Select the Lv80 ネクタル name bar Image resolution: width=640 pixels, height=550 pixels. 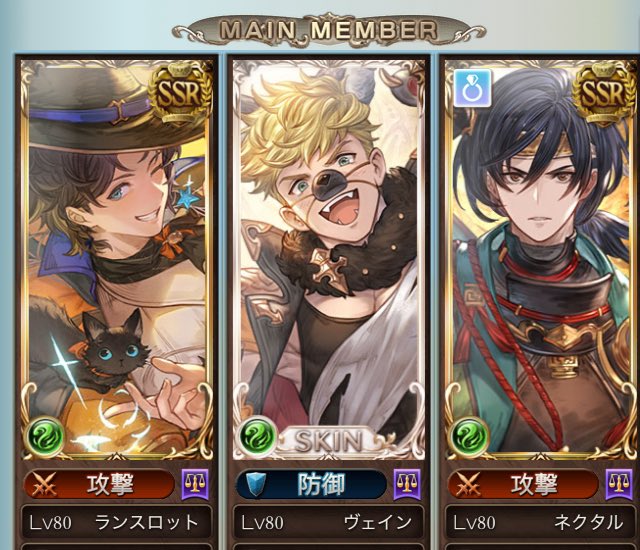[541, 523]
